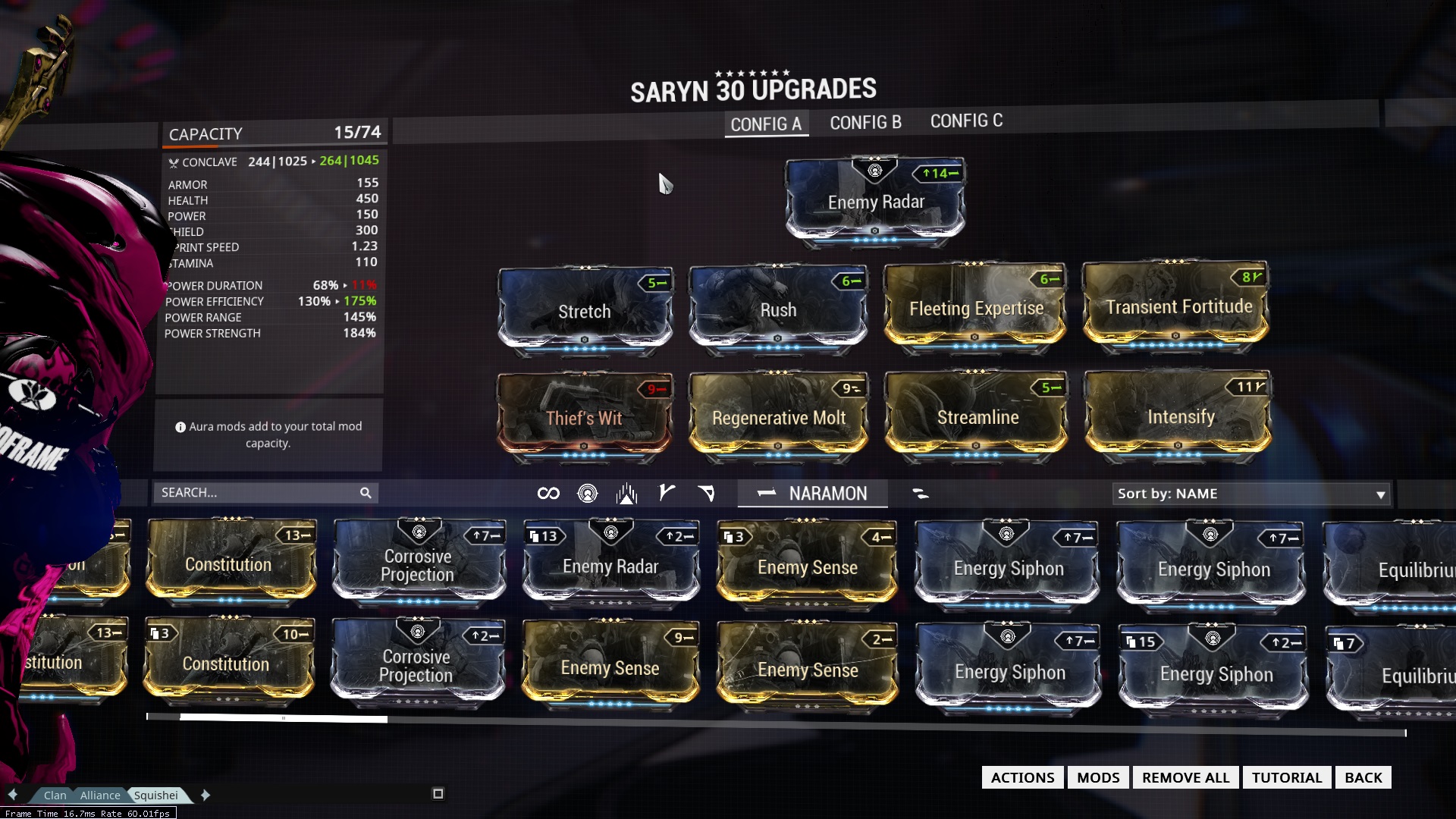This screenshot has width=1456, height=819.
Task: Select the equipped Stretch mod
Action: (584, 312)
